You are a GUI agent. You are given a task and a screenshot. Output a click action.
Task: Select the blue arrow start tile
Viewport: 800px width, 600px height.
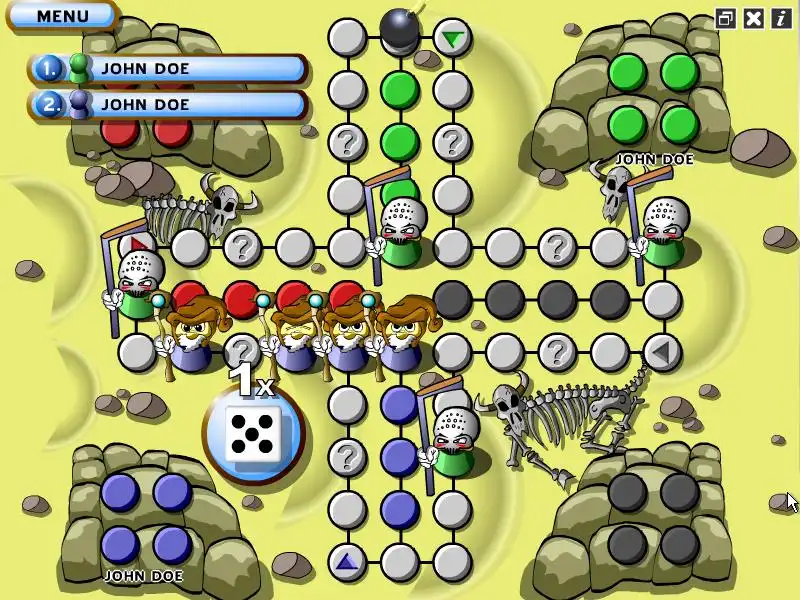[x=347, y=562]
